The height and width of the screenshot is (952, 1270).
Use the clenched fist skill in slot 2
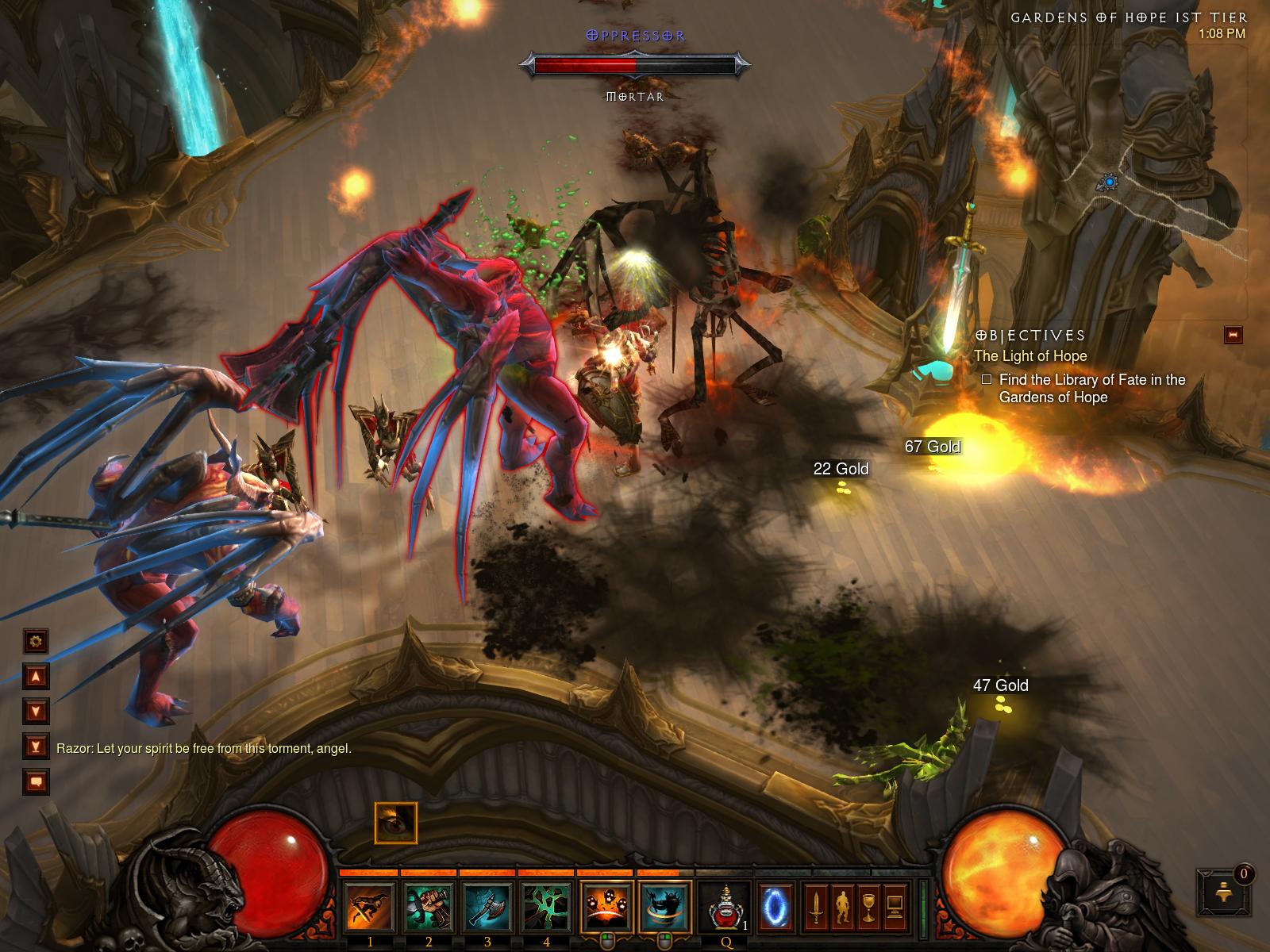[429, 907]
